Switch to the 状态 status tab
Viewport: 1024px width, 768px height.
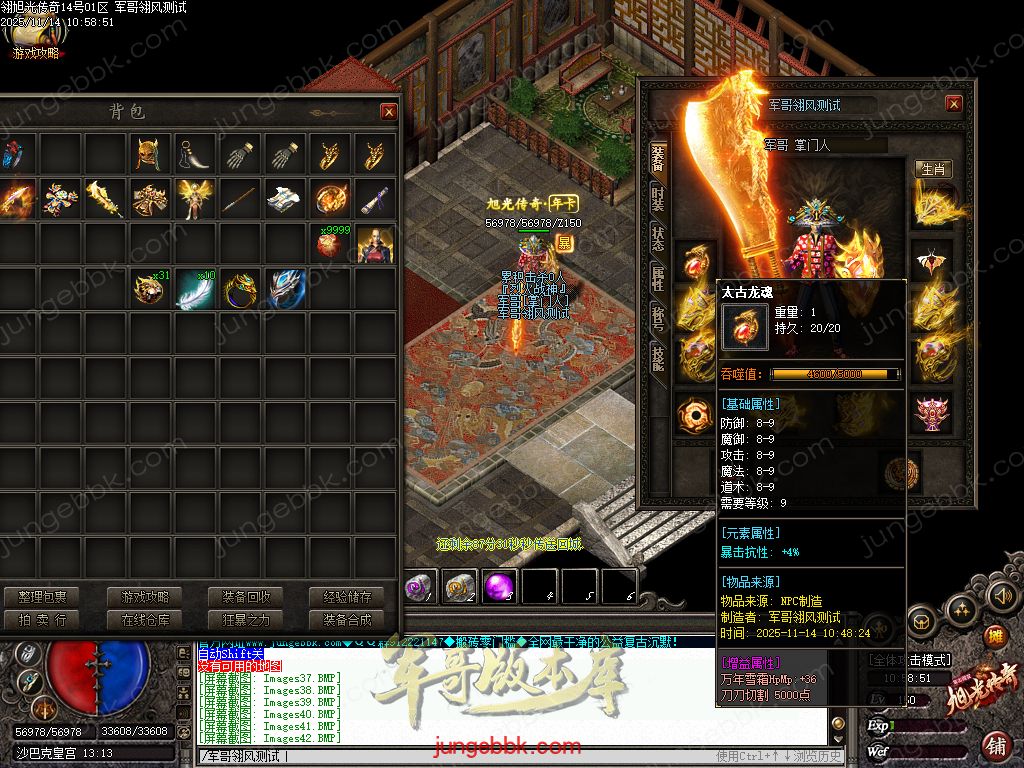pos(657,239)
